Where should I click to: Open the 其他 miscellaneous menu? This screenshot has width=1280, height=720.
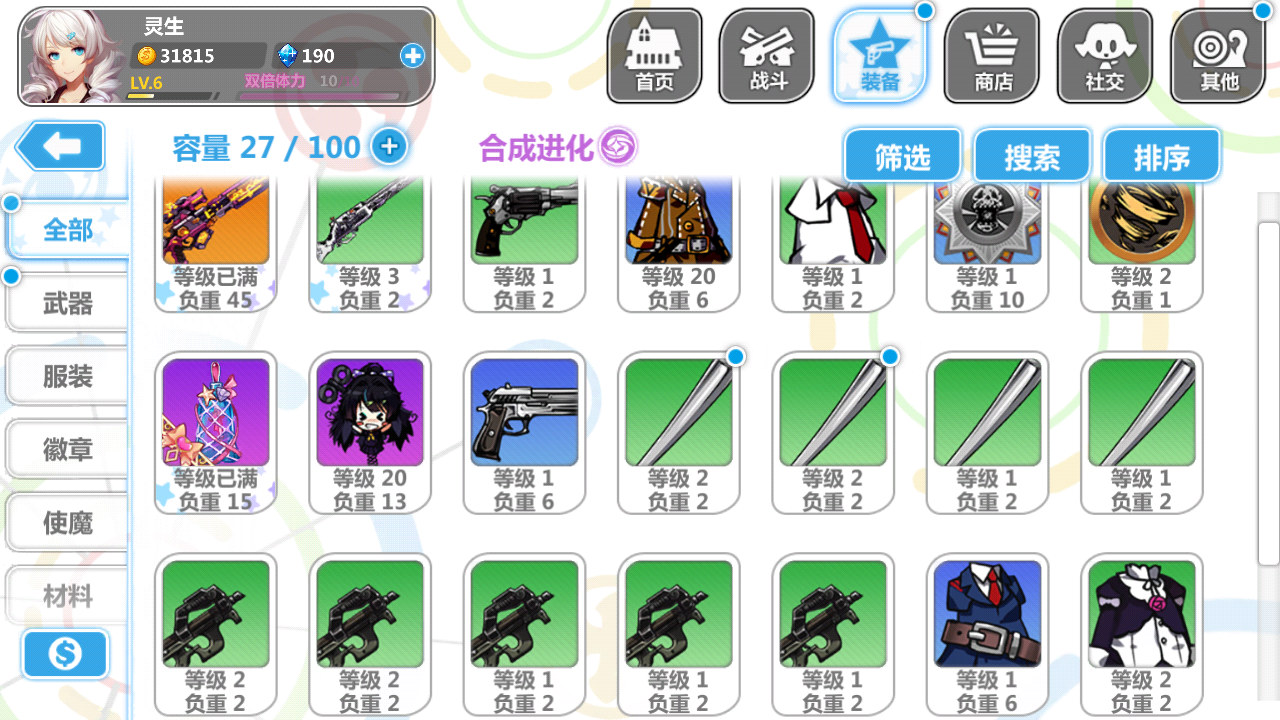(1217, 55)
